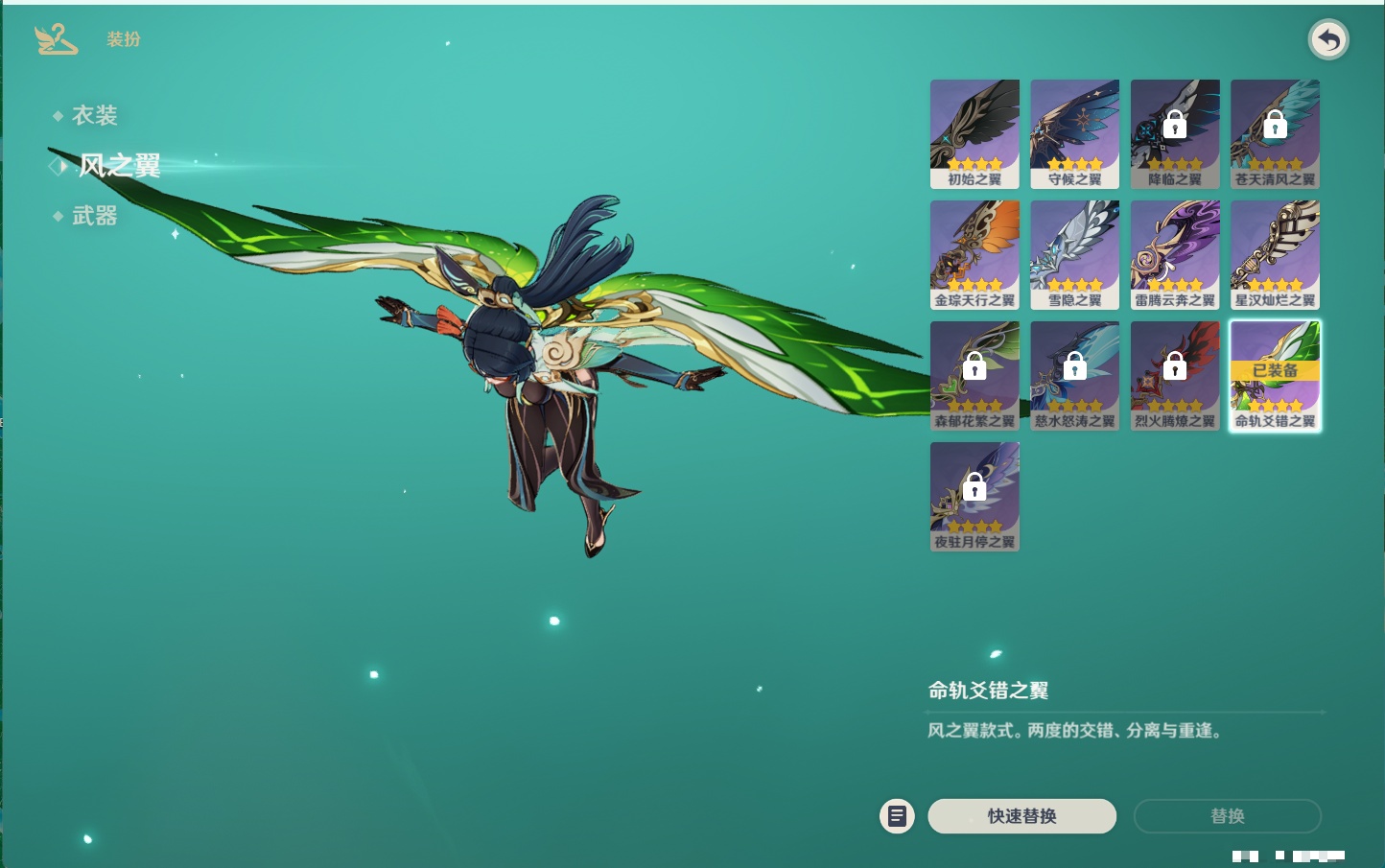Screen dimensions: 1385x868
Task: Open the list icon beside 快速替换
Action: click(897, 816)
